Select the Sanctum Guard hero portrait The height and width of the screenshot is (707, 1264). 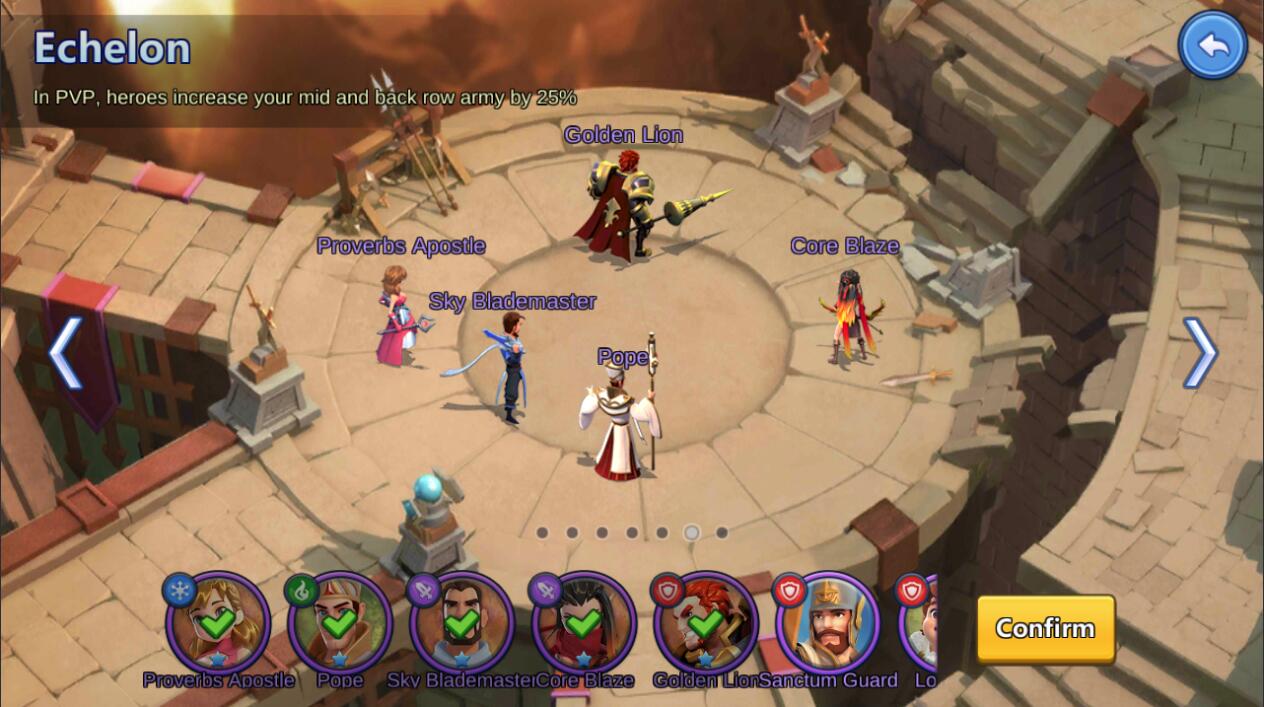point(827,623)
